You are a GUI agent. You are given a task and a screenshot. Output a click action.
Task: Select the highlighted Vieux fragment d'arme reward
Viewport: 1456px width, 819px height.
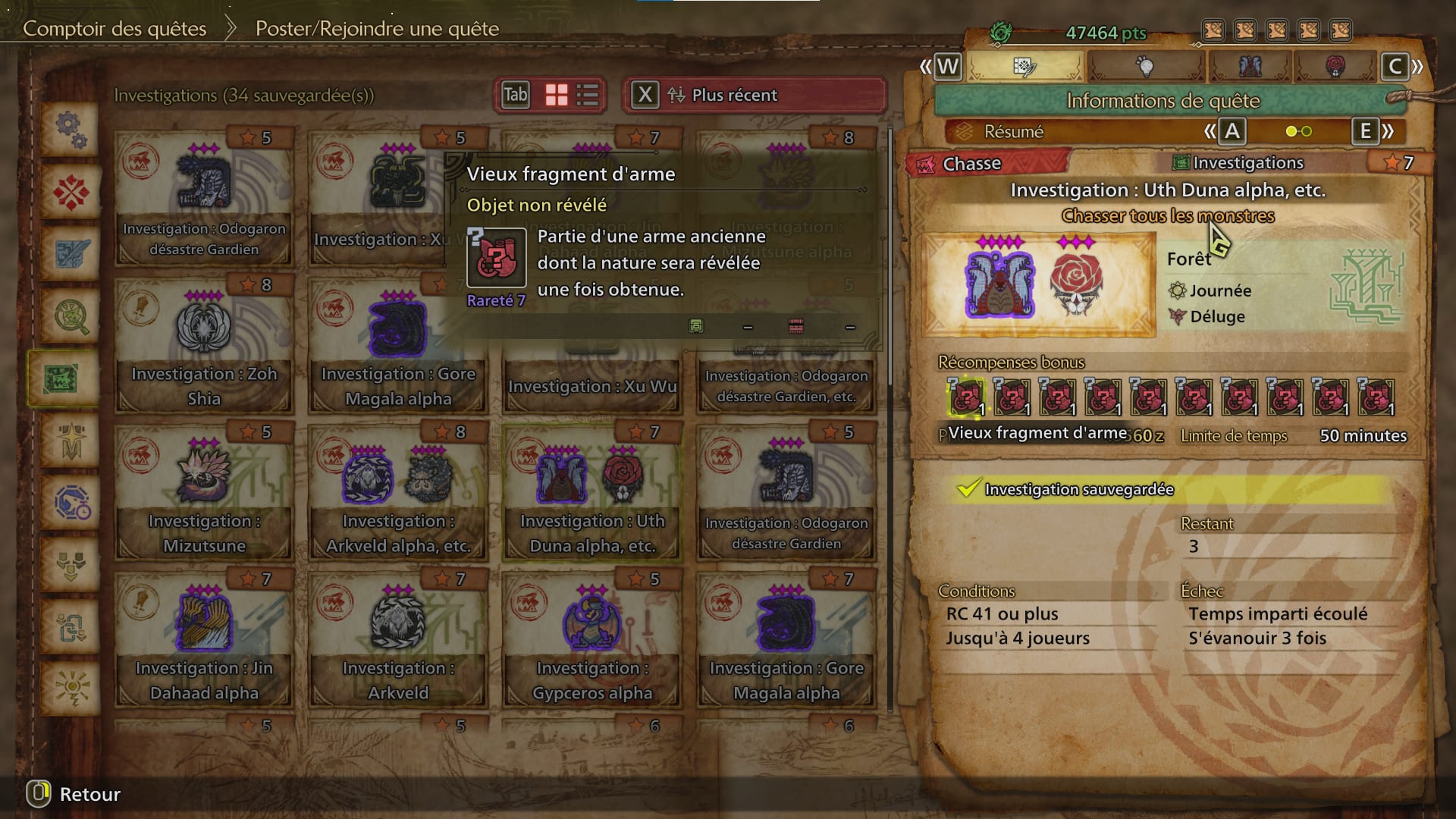coord(966,397)
